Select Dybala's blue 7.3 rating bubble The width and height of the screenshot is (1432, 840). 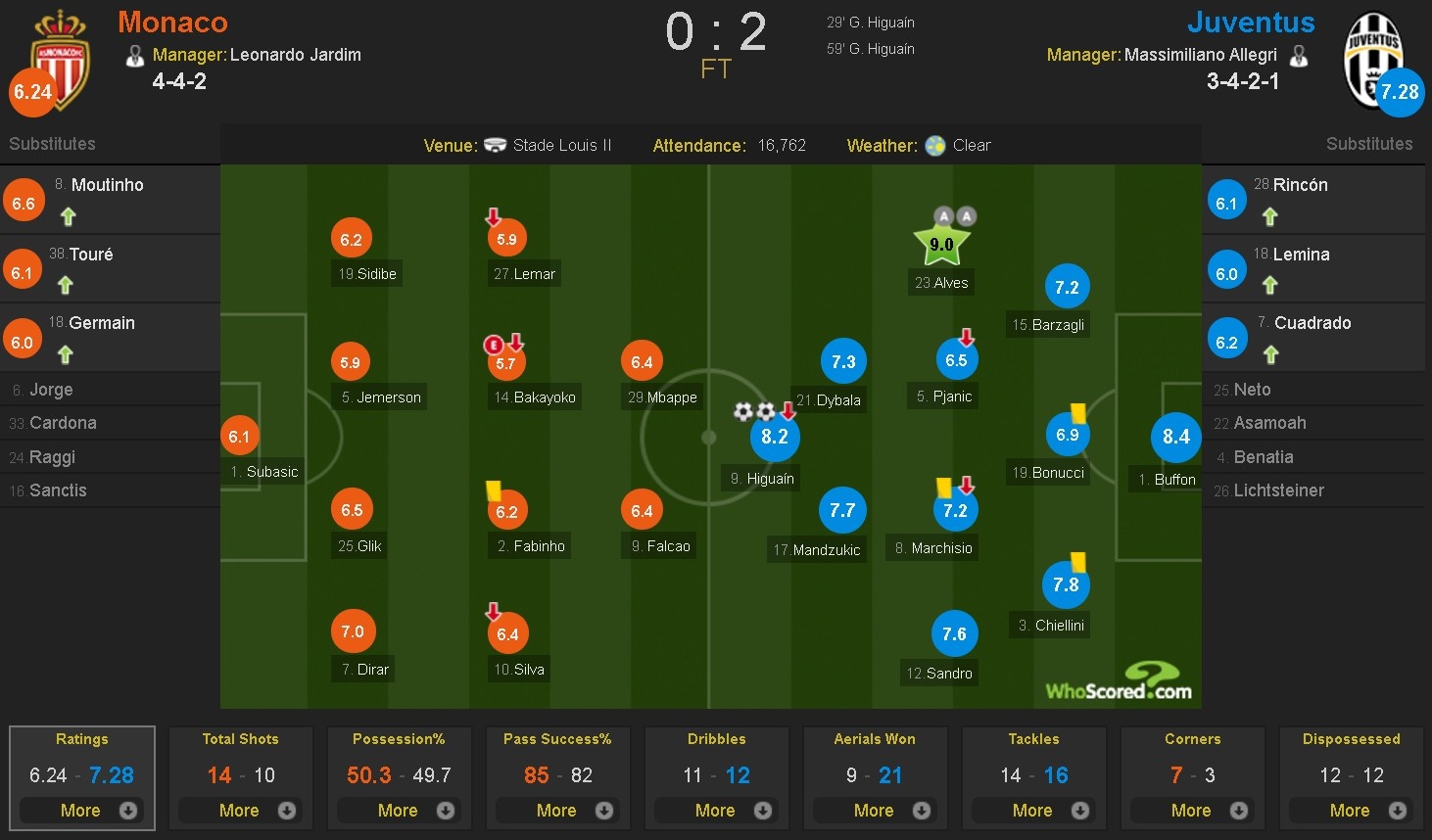(x=843, y=361)
